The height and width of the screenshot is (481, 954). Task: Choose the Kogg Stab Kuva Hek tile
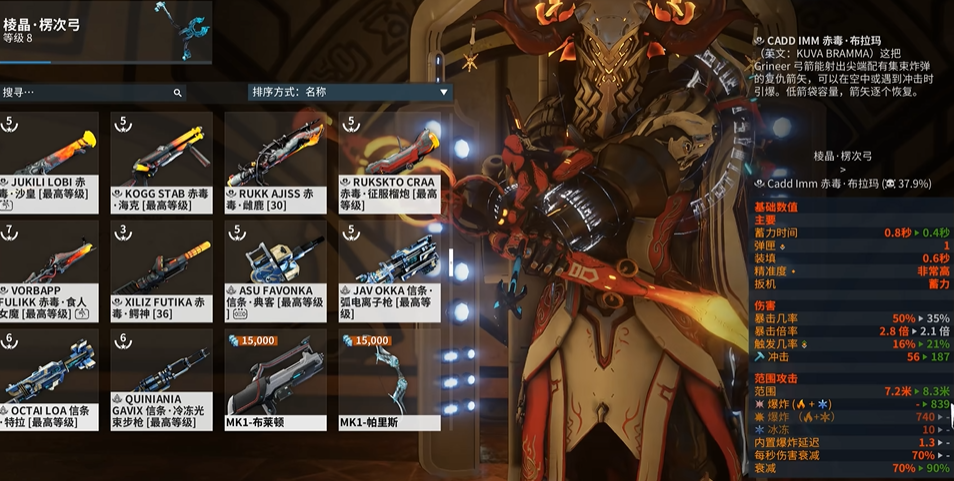pos(161,161)
